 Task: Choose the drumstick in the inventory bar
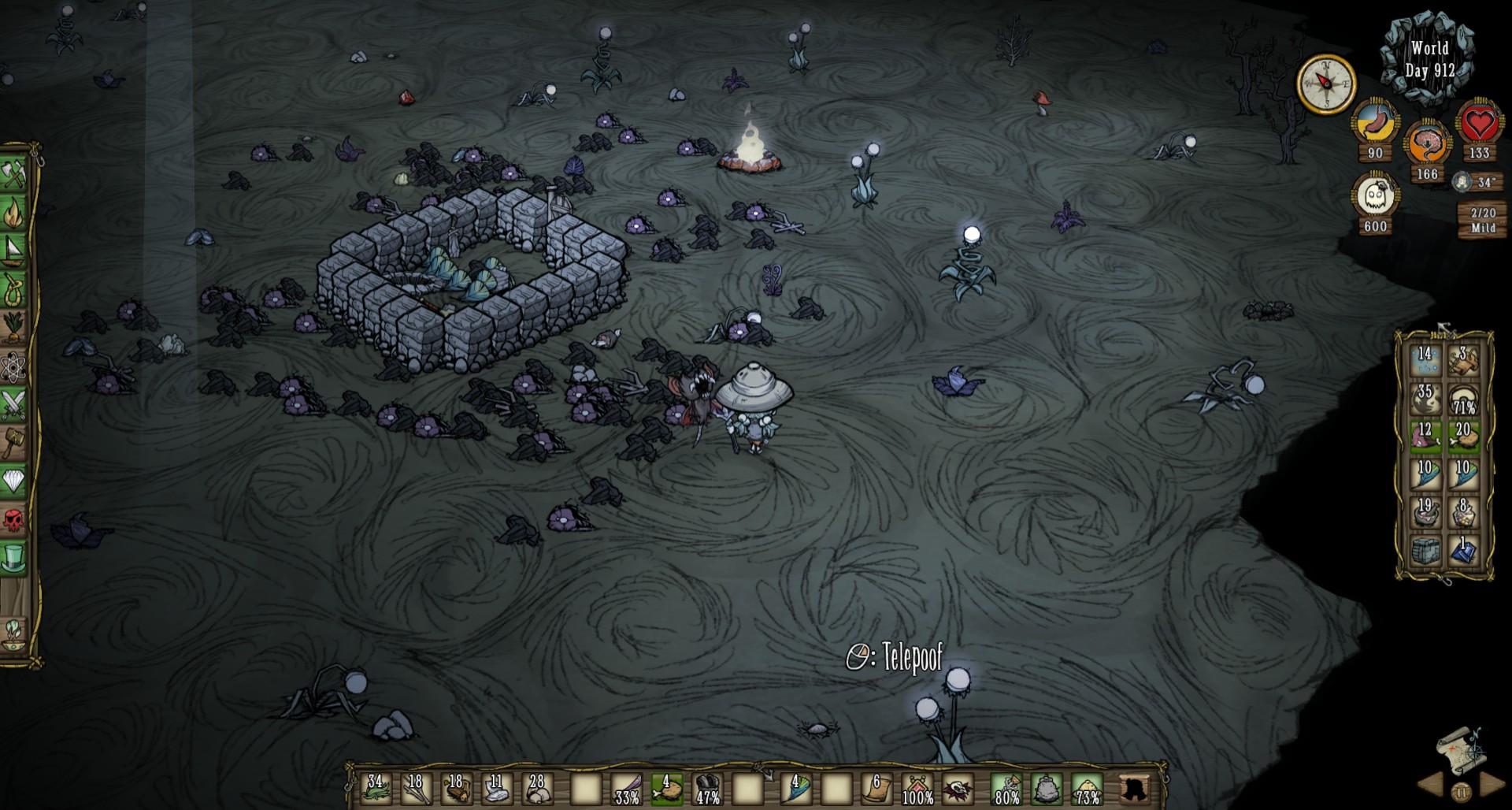[666, 787]
